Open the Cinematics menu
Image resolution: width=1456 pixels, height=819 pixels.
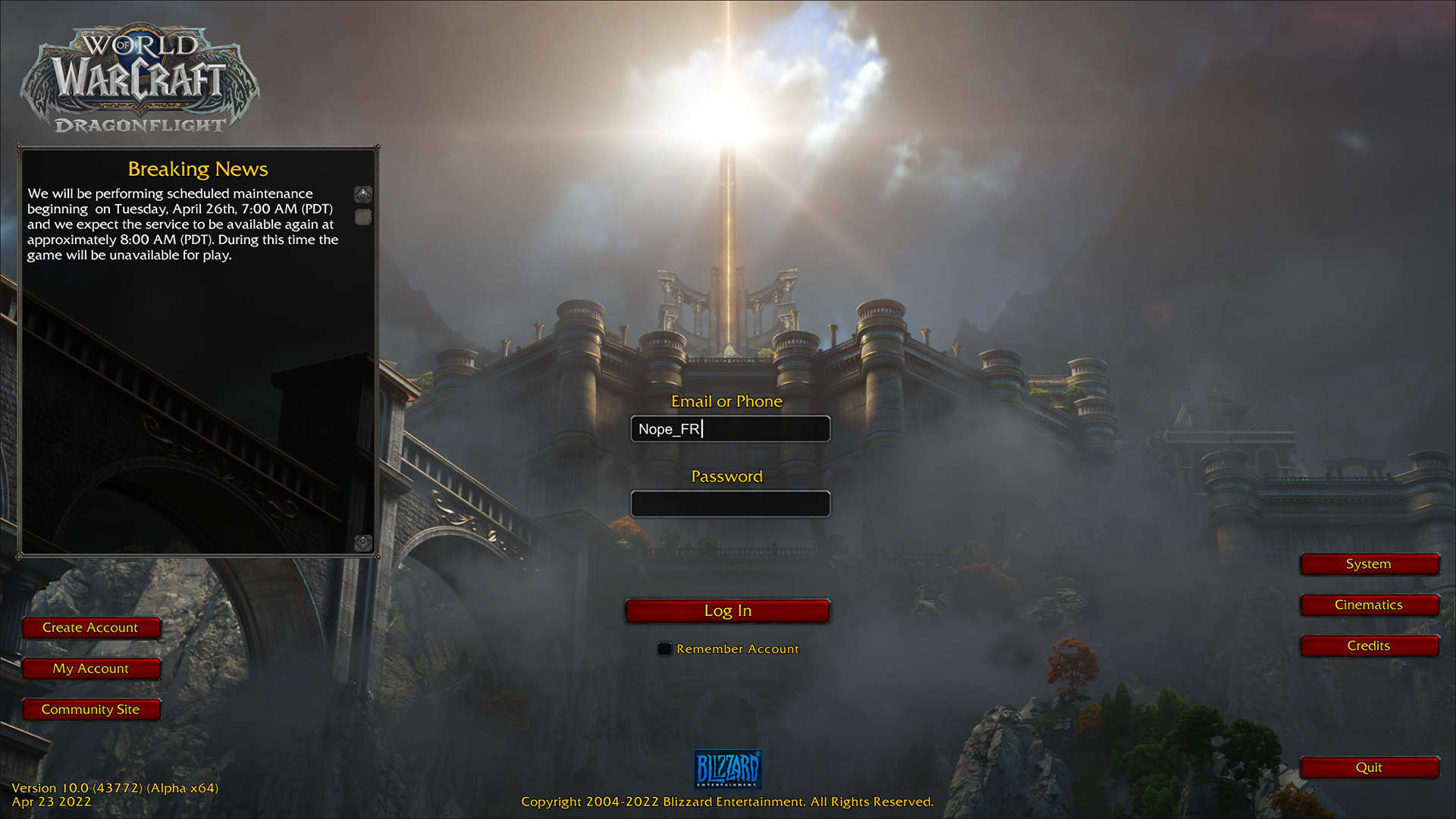(x=1369, y=604)
